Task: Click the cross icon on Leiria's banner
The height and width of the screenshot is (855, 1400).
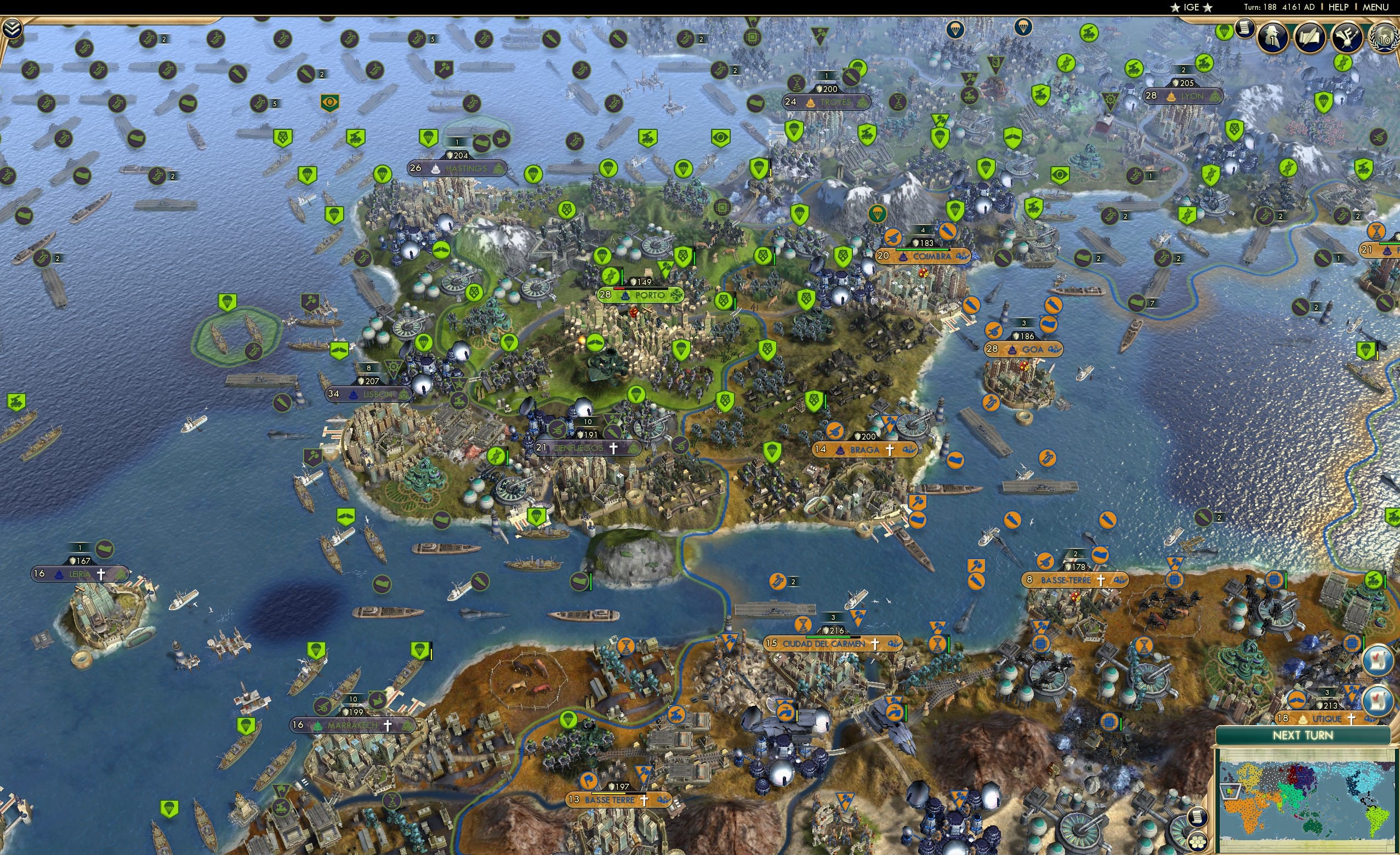Action: [x=102, y=575]
